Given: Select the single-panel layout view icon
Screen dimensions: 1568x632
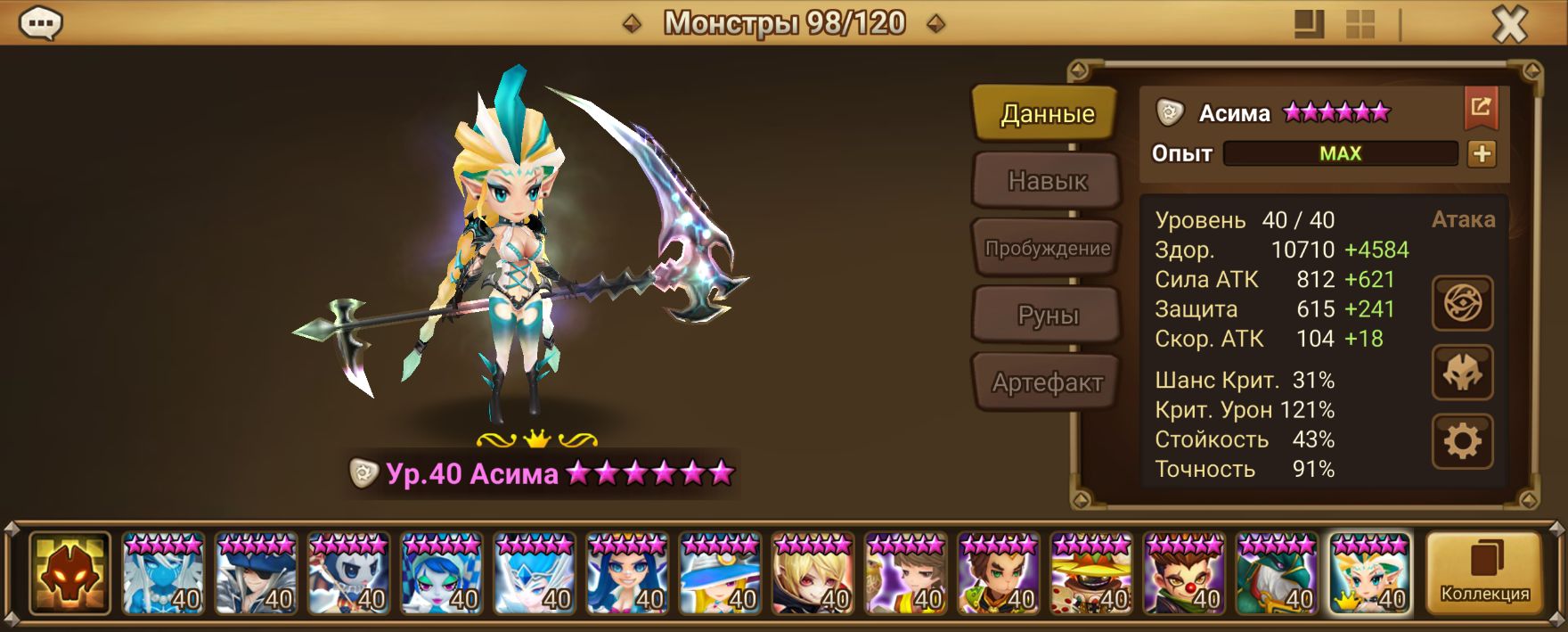Looking at the screenshot, I should tap(1308, 24).
